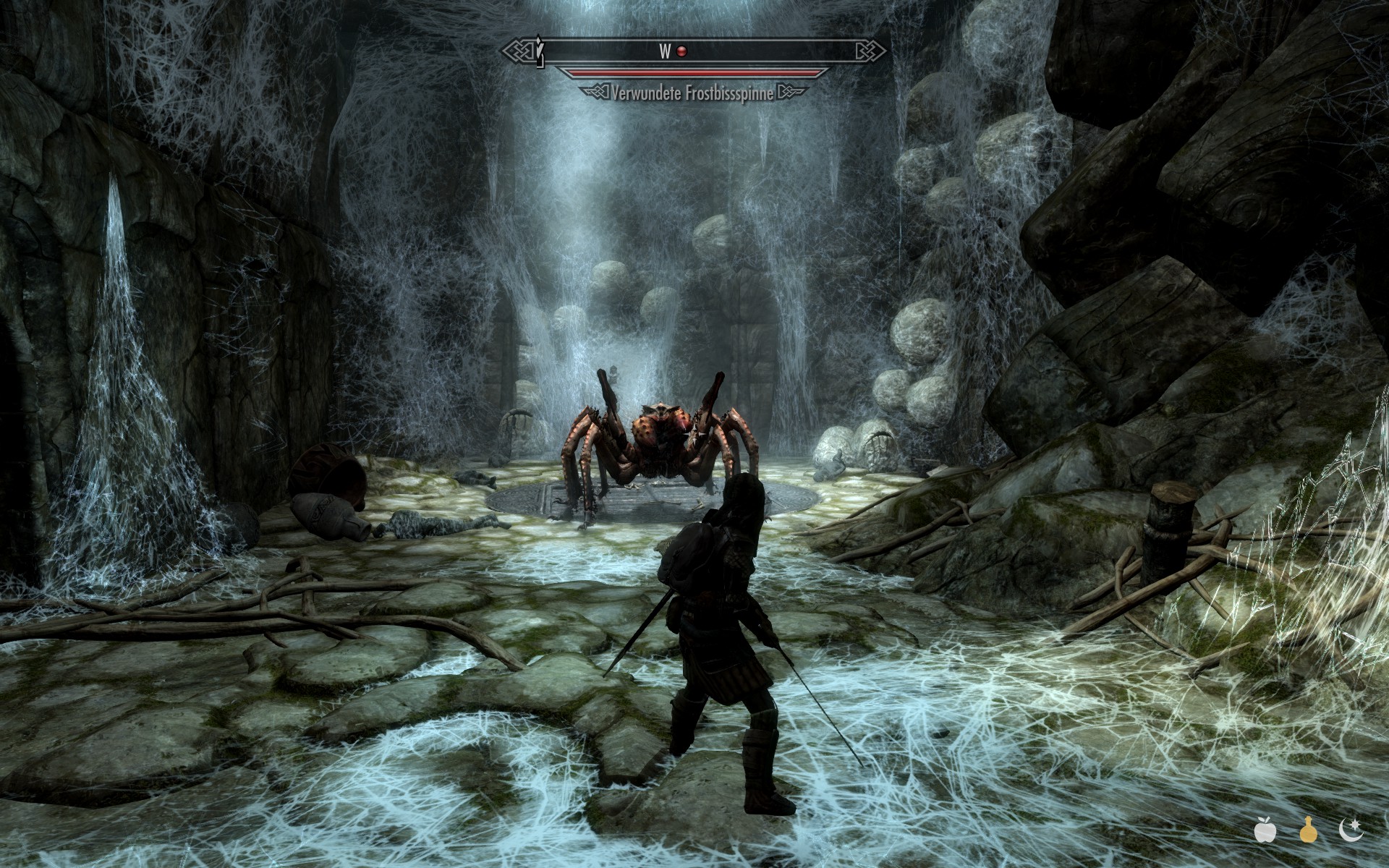Click the red enemy marker on the compass
The width and height of the screenshot is (1389, 868).
[681, 51]
